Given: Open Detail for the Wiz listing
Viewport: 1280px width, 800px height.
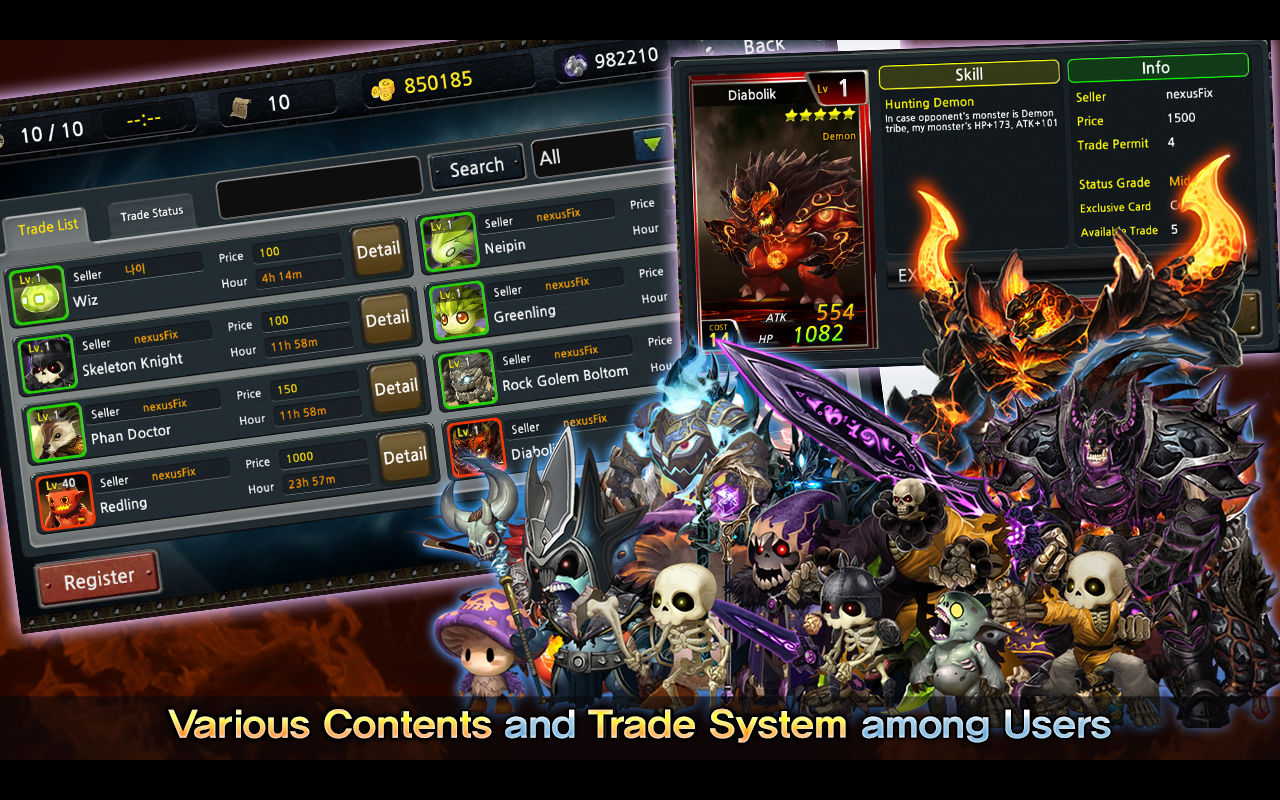Looking at the screenshot, I should [378, 250].
